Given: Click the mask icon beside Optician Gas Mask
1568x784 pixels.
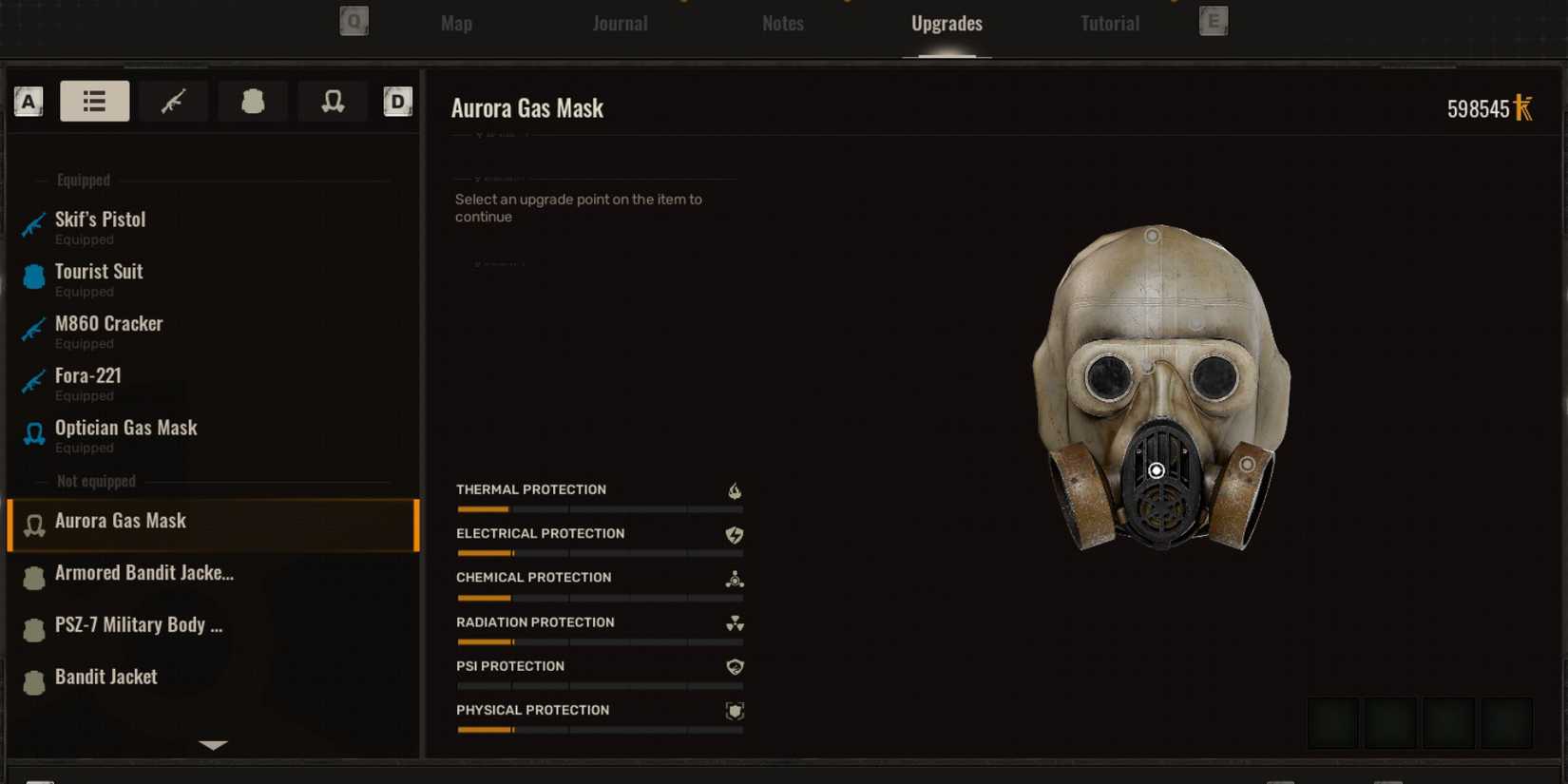Looking at the screenshot, I should click(x=33, y=433).
